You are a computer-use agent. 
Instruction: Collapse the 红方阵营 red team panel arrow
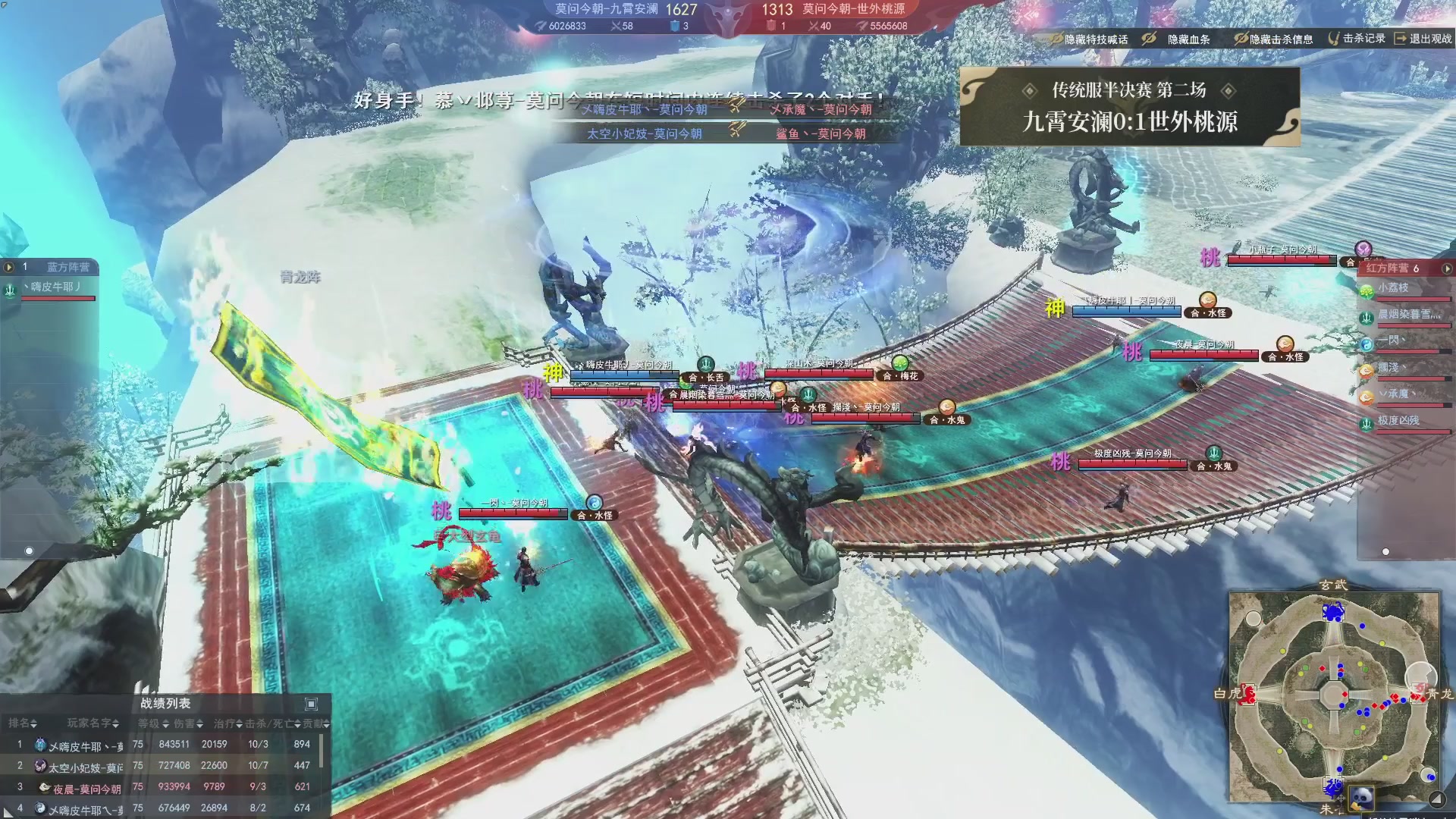1447,268
